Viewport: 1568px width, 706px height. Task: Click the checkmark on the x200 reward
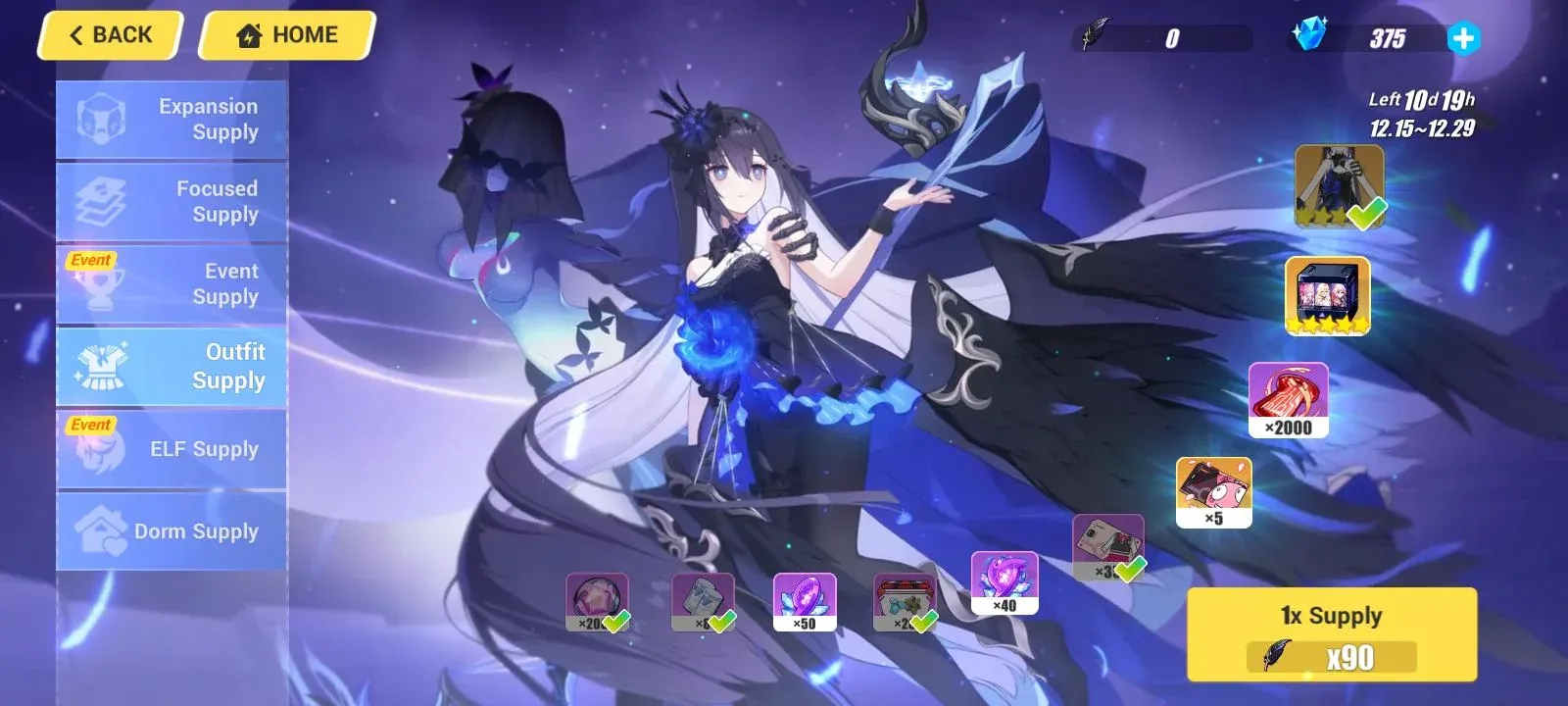(617, 620)
